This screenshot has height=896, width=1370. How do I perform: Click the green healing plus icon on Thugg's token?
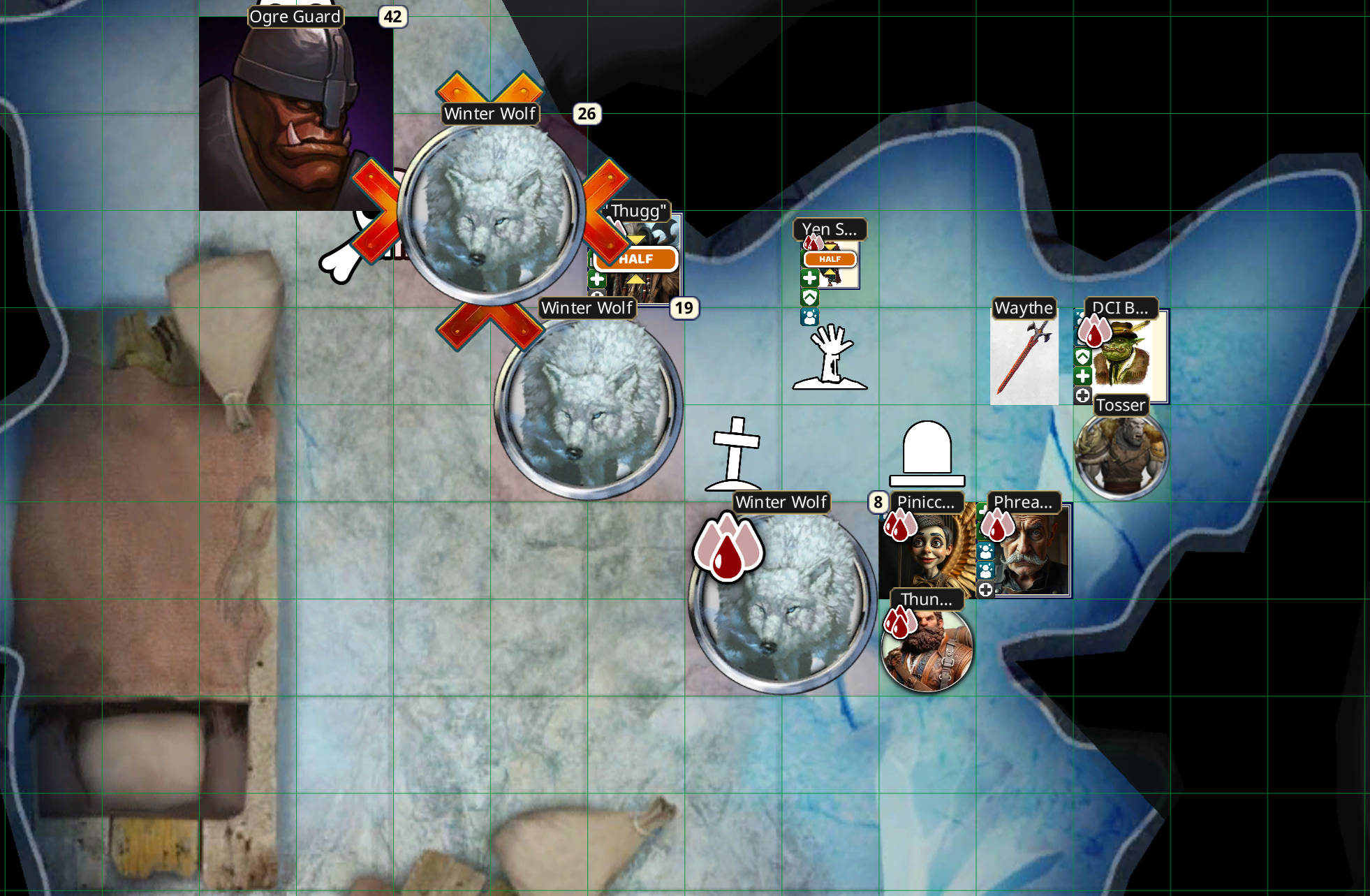pos(598,280)
